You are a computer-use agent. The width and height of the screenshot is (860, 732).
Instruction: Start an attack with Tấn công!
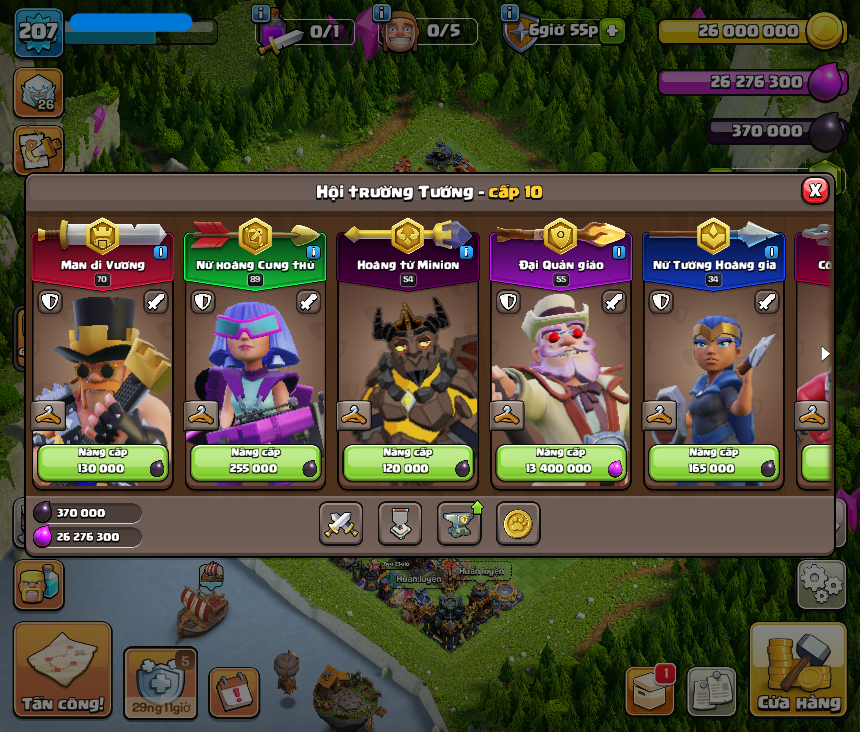63,670
